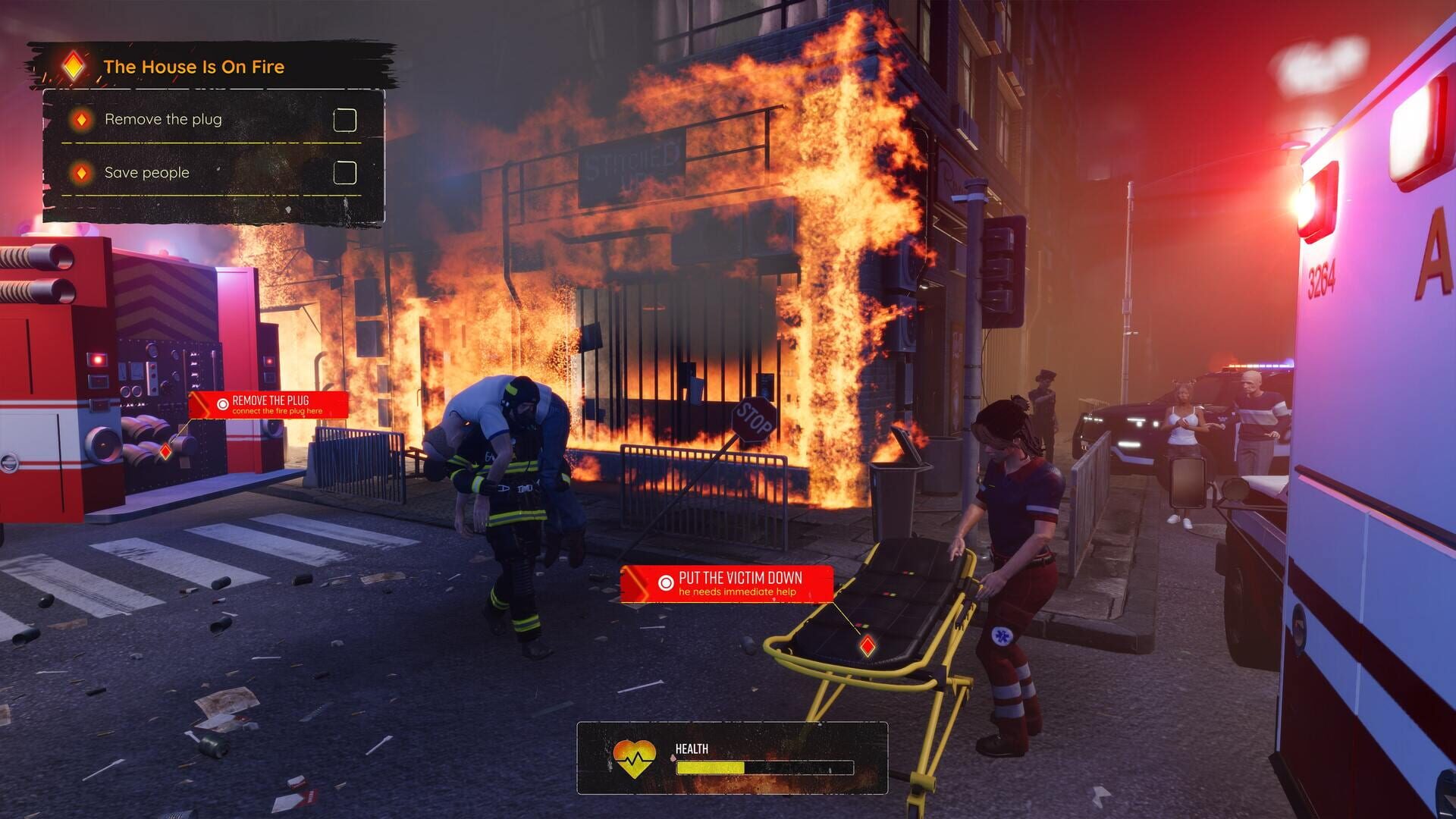Click the diamond icon beside mission title
1456x819 pixels.
(x=72, y=65)
